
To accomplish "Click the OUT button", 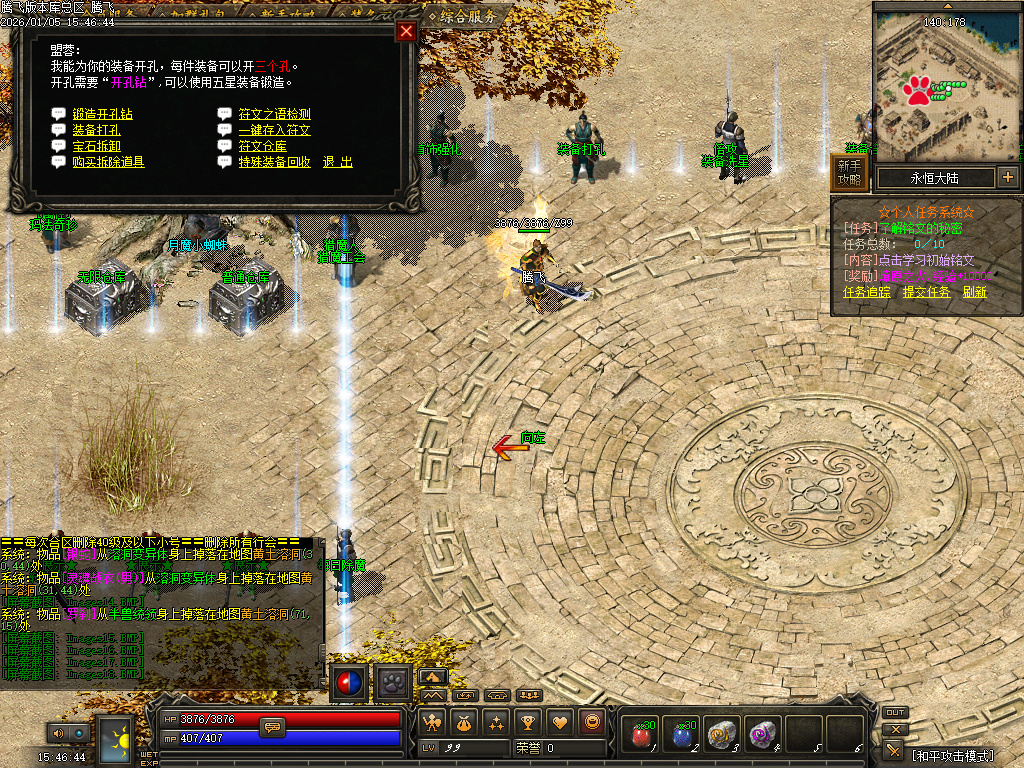I will 895,713.
